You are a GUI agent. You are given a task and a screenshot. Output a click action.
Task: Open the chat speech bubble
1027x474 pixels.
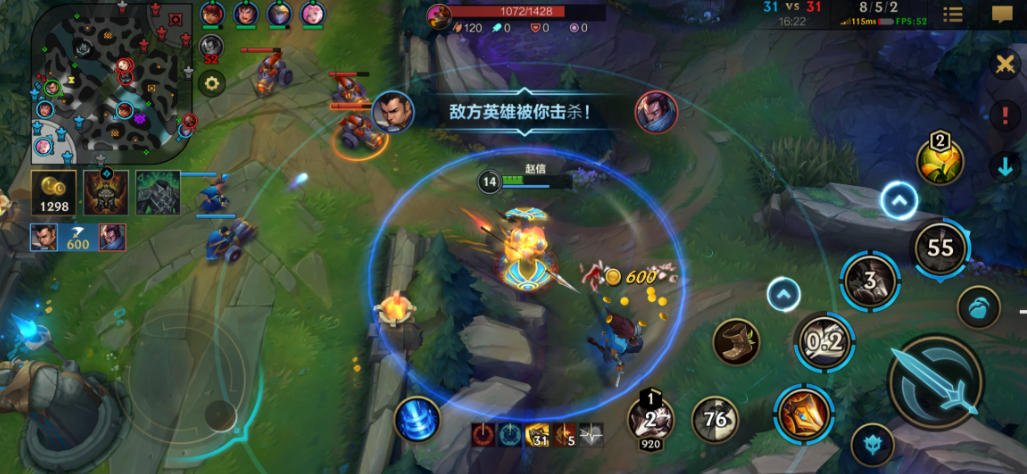point(1002,14)
